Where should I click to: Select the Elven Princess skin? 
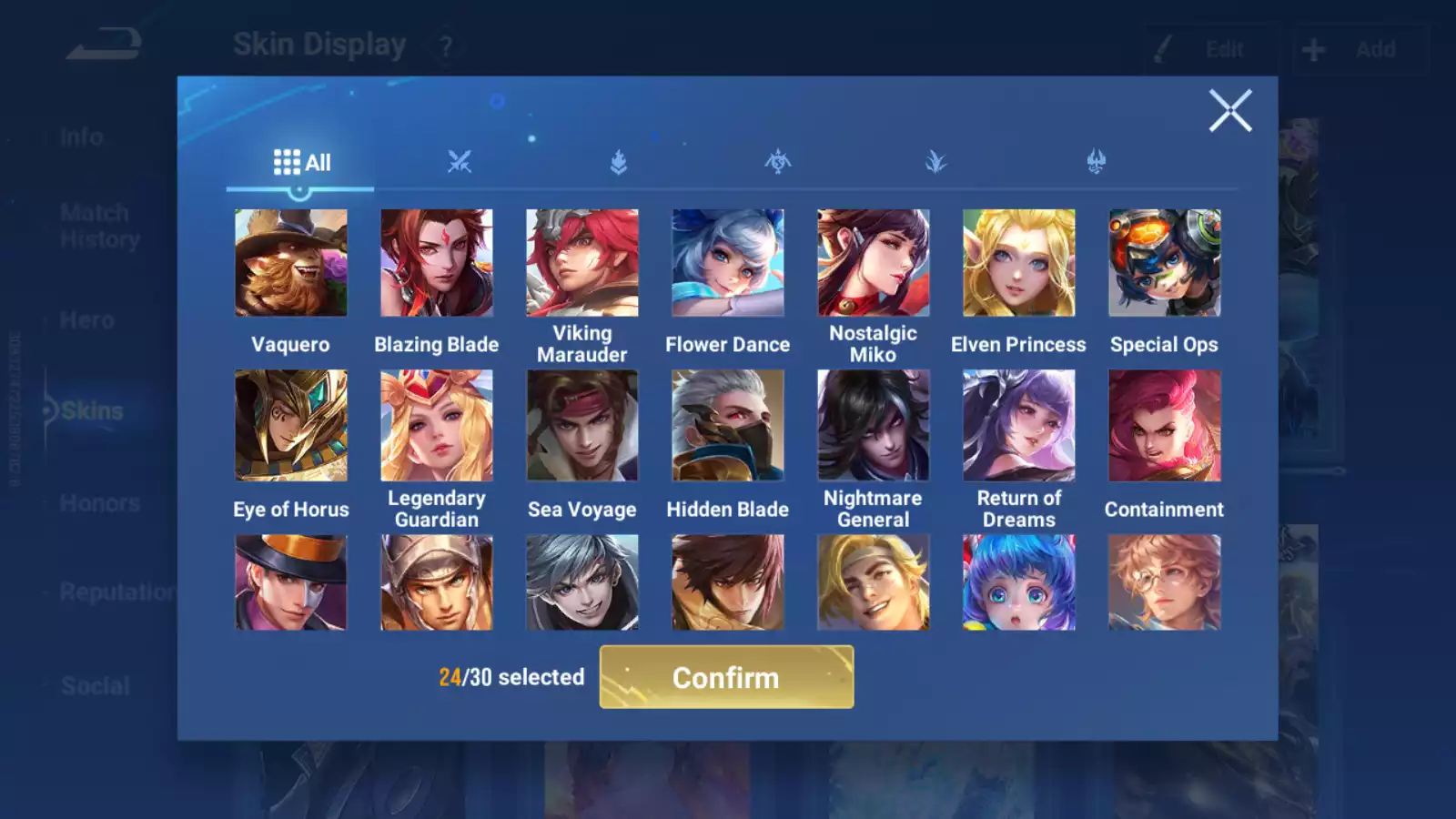[x=1019, y=263]
